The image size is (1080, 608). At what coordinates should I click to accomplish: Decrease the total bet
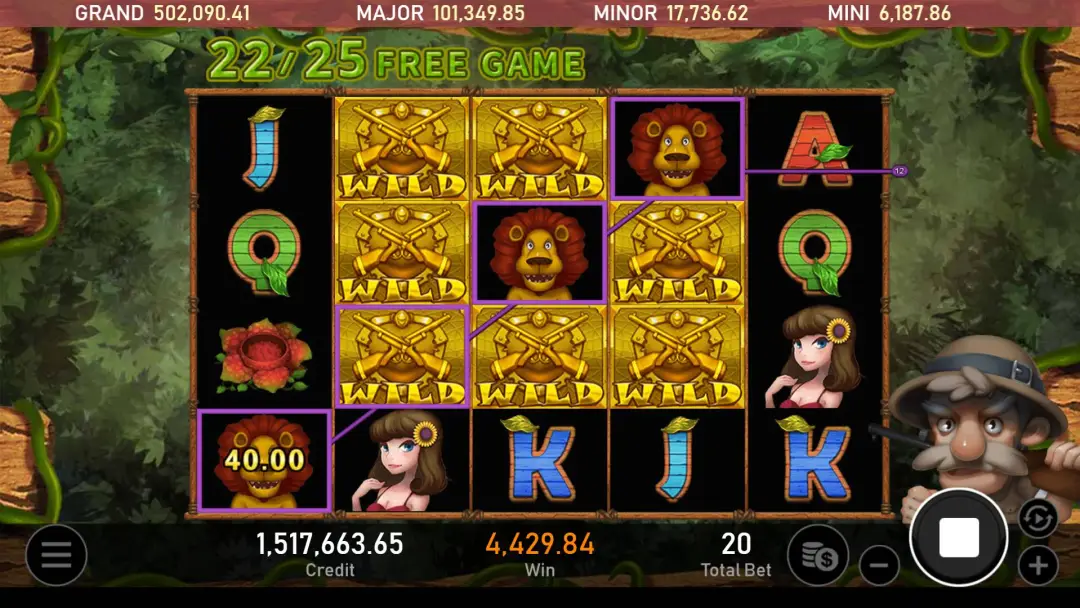tap(879, 566)
